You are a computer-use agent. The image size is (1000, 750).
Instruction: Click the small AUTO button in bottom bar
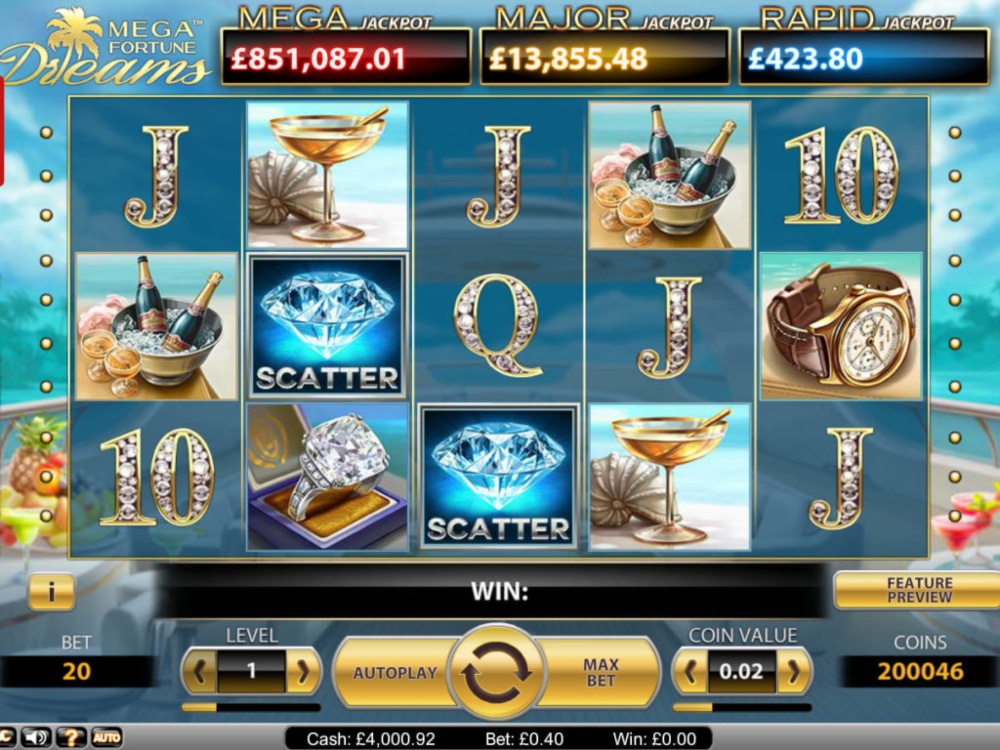pyautogui.click(x=106, y=738)
